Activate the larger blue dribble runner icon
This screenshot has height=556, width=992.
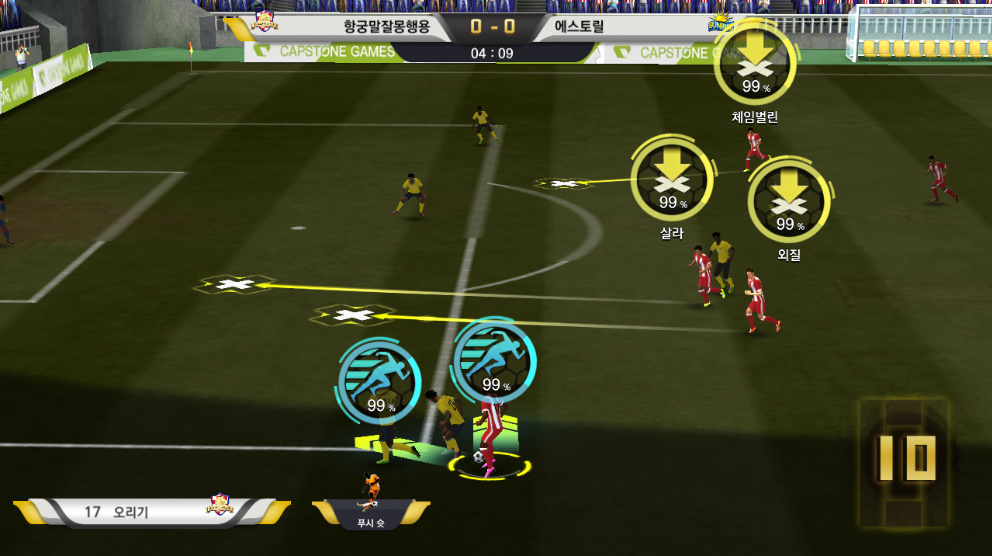click(493, 358)
